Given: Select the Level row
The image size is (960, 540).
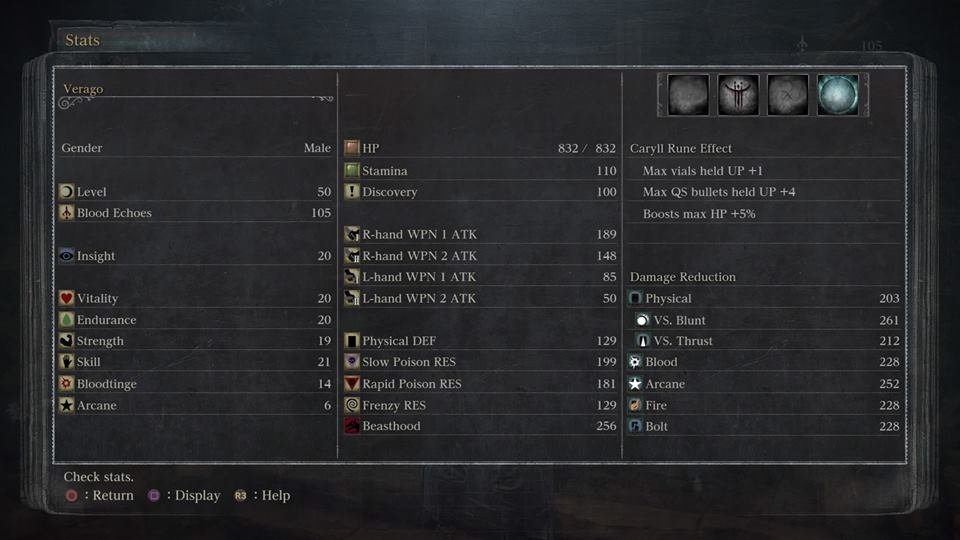Looking at the screenshot, I should coord(195,192).
